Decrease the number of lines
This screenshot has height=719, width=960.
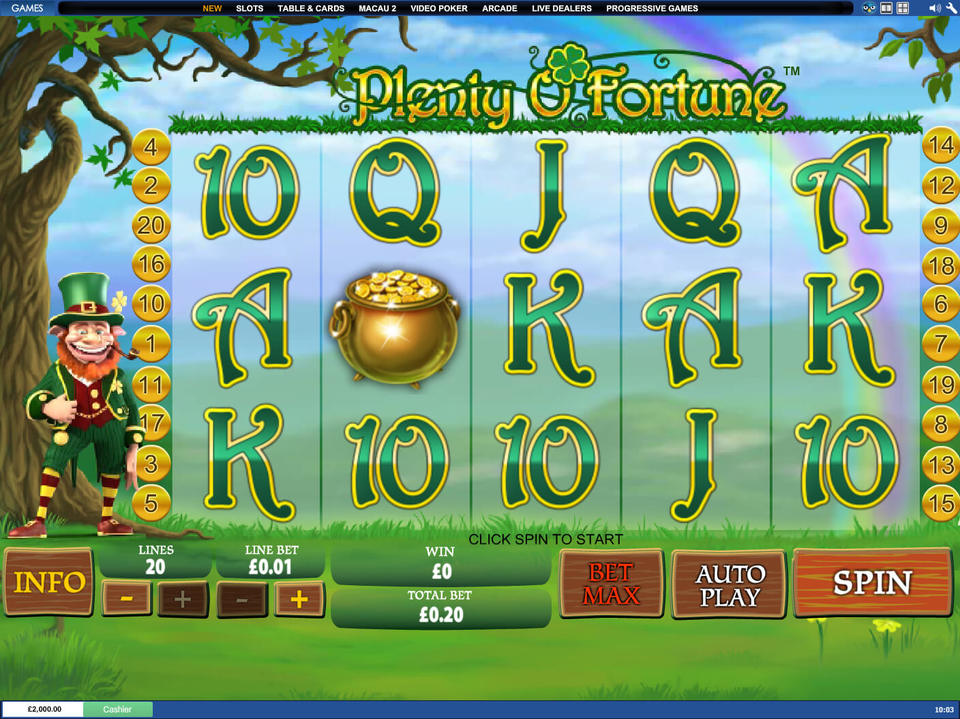127,599
